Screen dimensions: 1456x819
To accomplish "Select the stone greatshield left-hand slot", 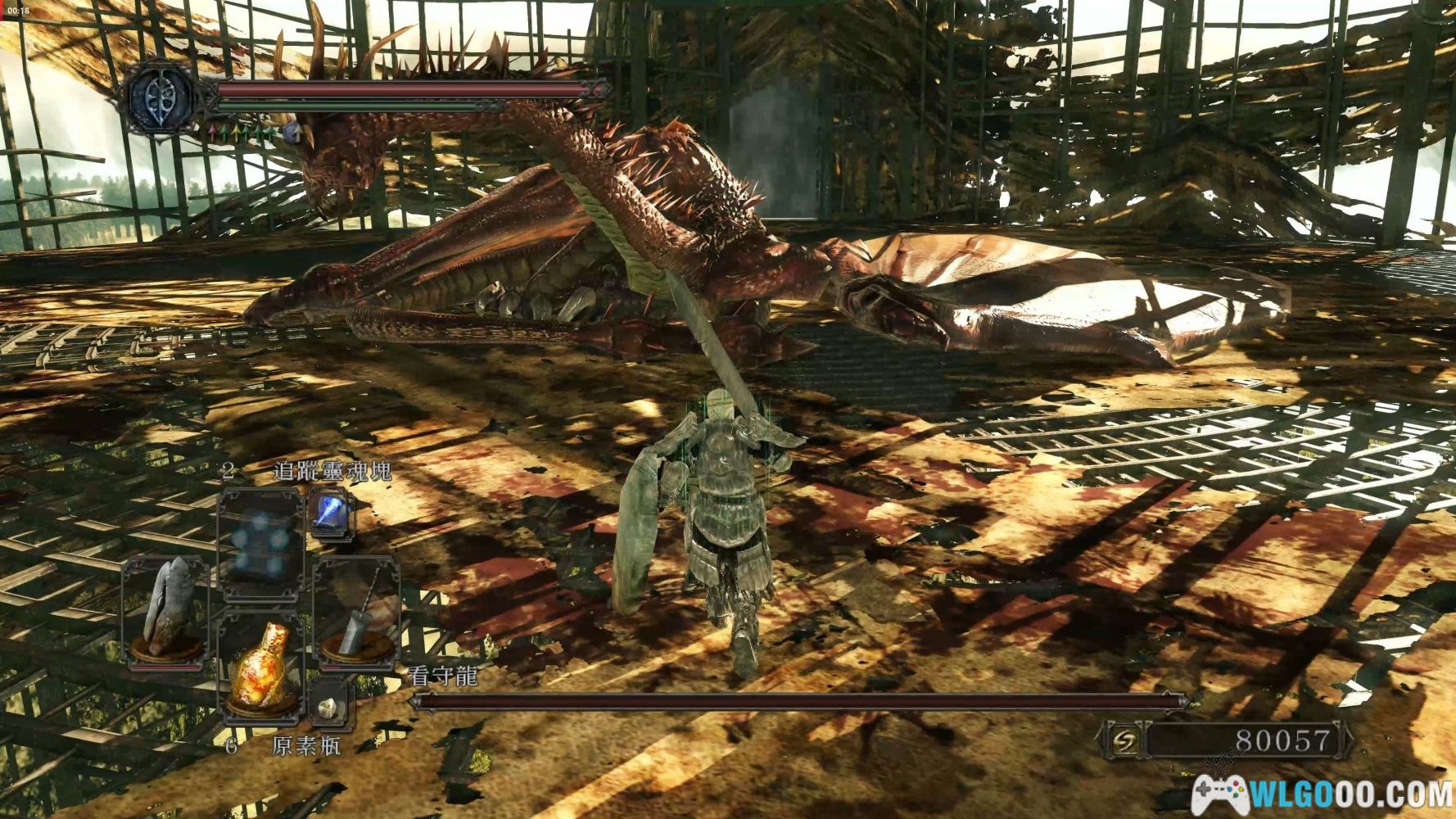I will pyautogui.click(x=166, y=609).
